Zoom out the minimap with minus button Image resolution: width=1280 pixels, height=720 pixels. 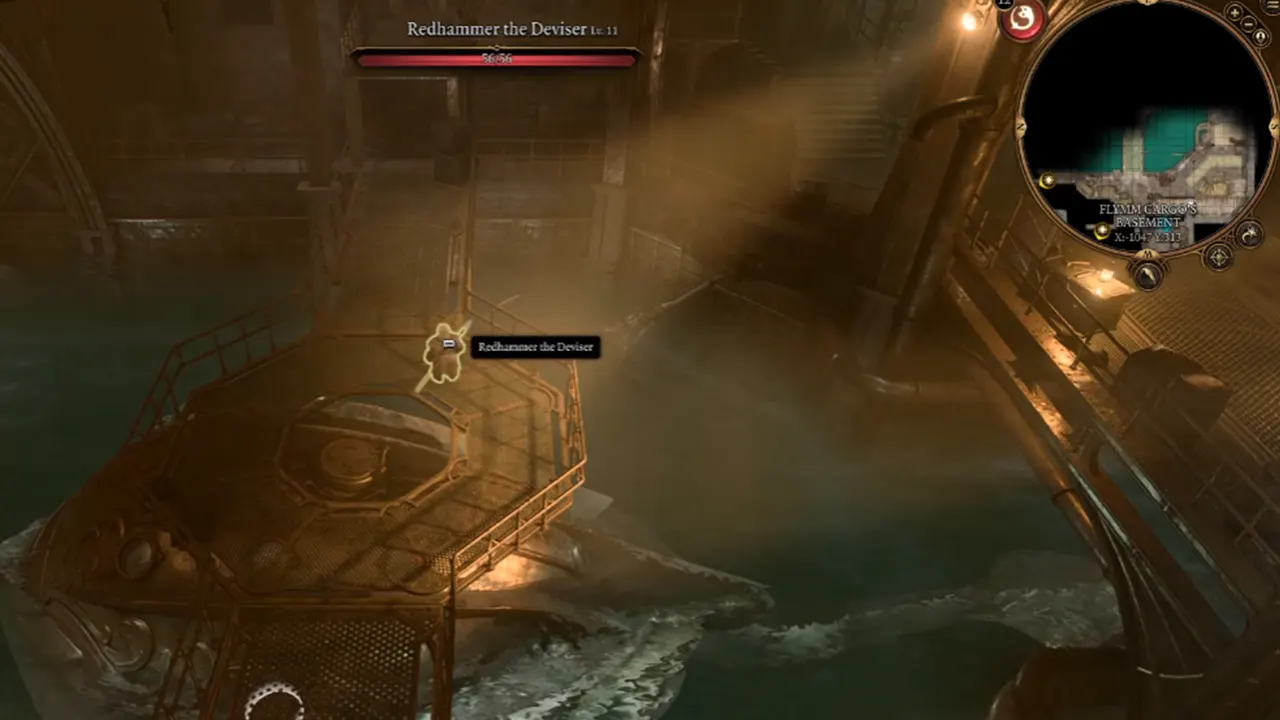(x=1249, y=23)
